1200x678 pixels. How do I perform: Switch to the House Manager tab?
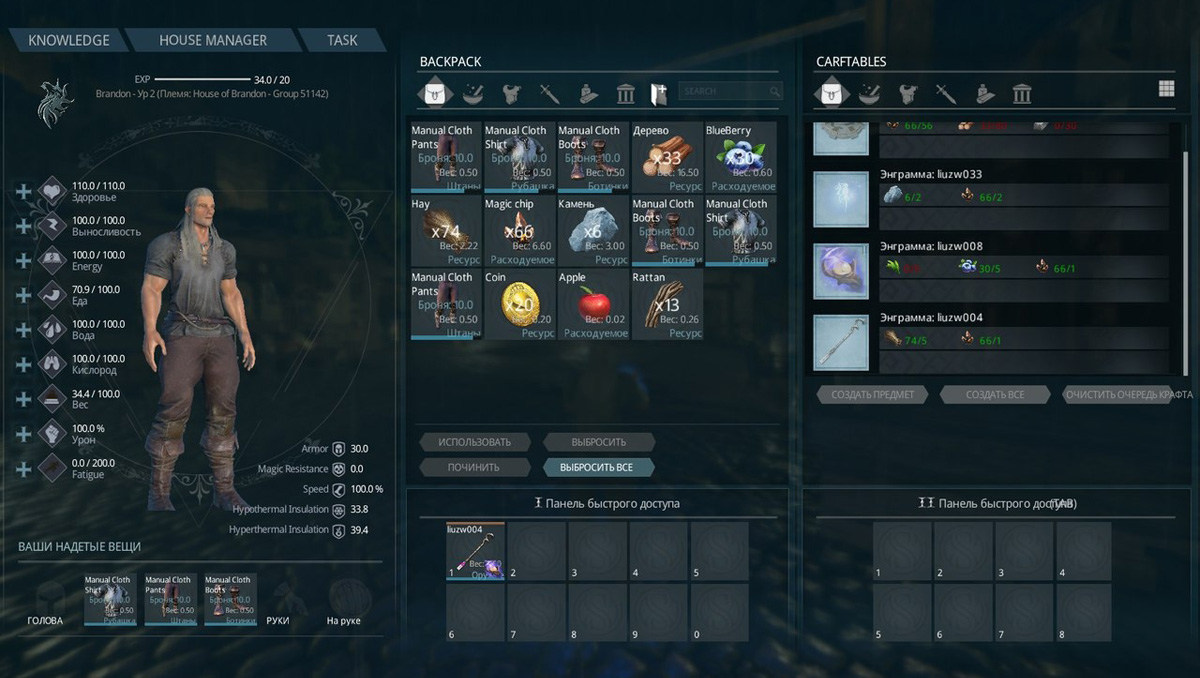213,41
